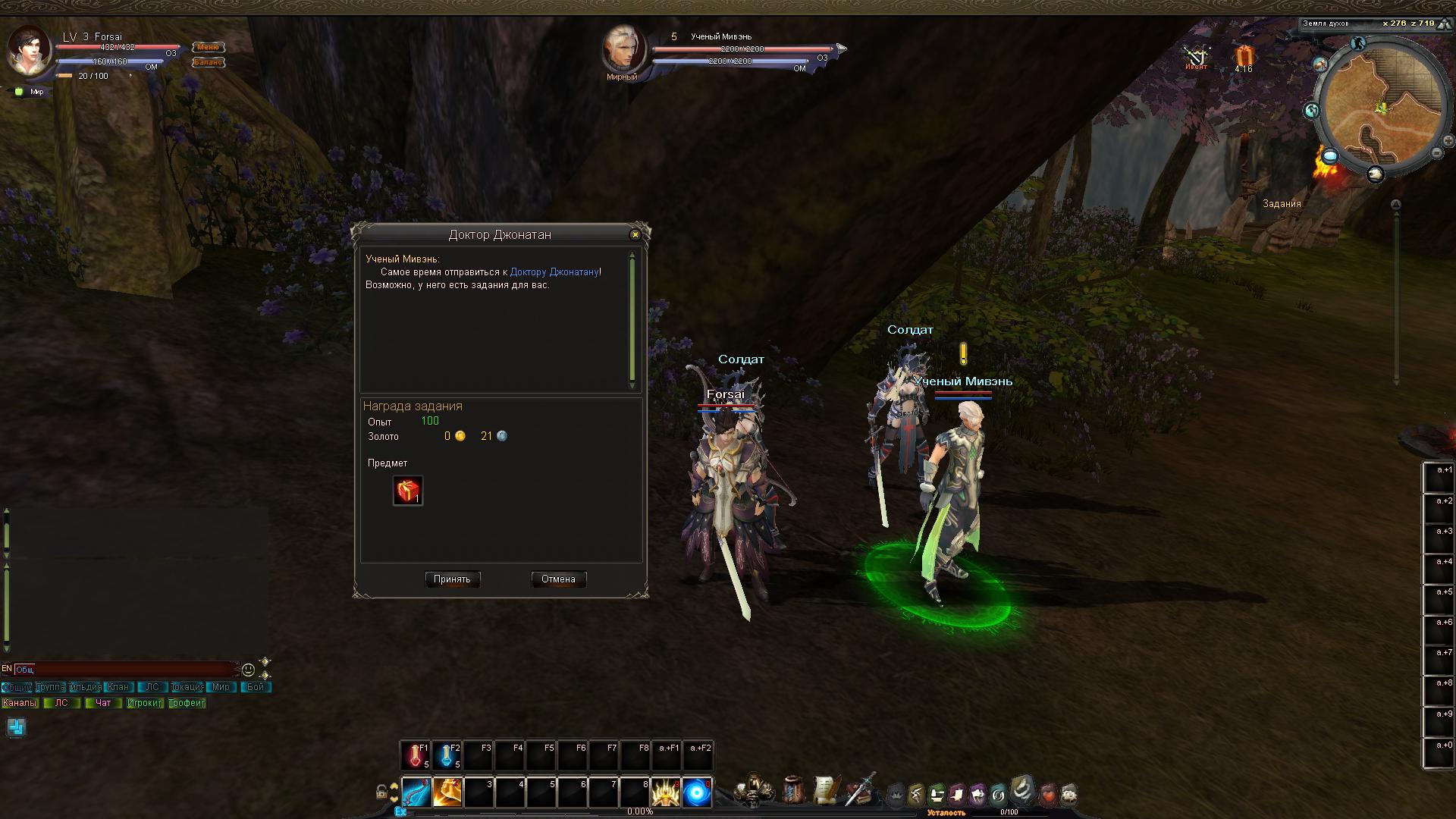Activate the bow skill in hotbar slot 1
1456x819 pixels.
[x=416, y=792]
